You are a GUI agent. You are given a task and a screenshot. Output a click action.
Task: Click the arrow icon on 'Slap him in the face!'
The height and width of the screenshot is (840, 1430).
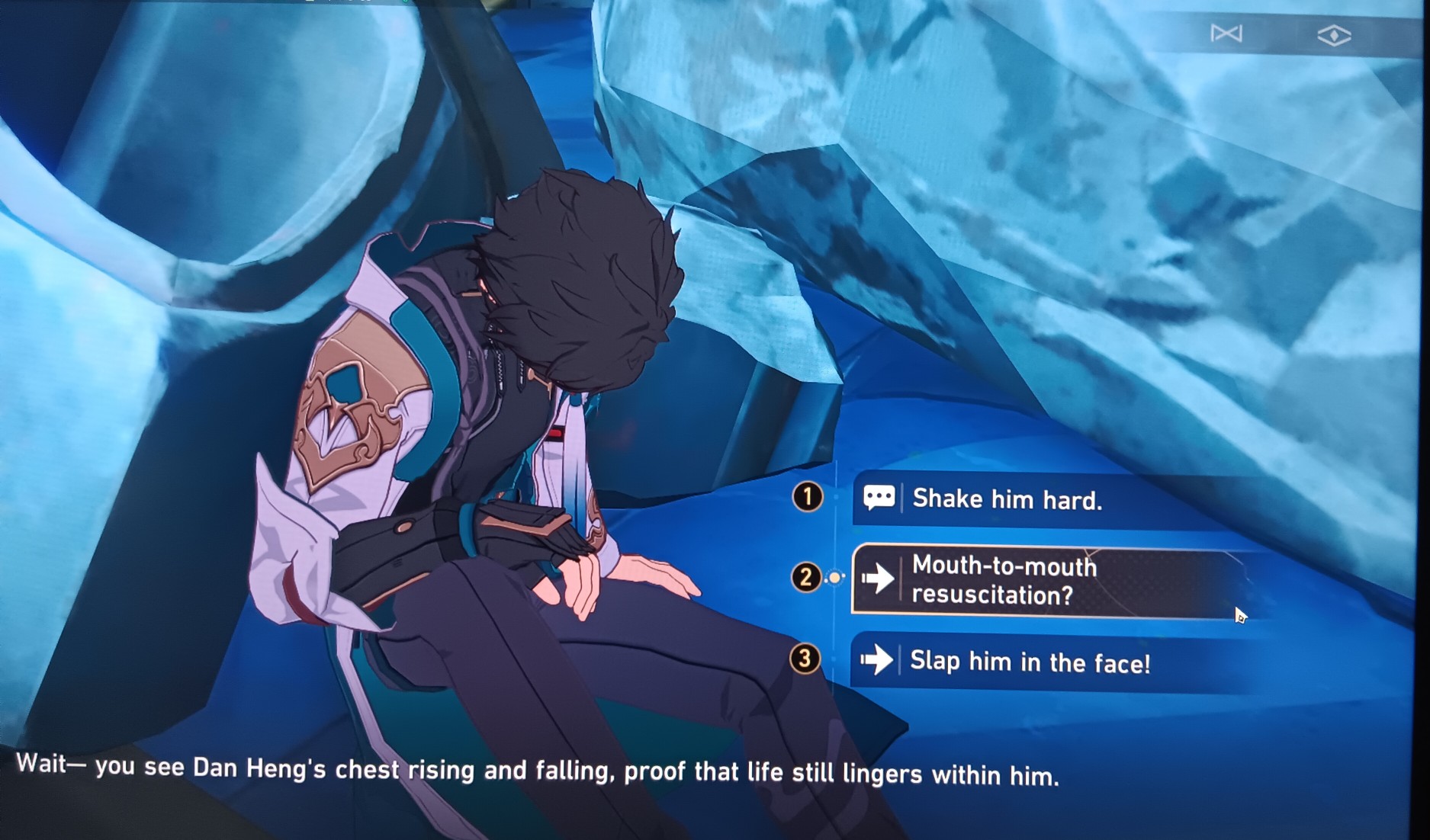(x=879, y=662)
